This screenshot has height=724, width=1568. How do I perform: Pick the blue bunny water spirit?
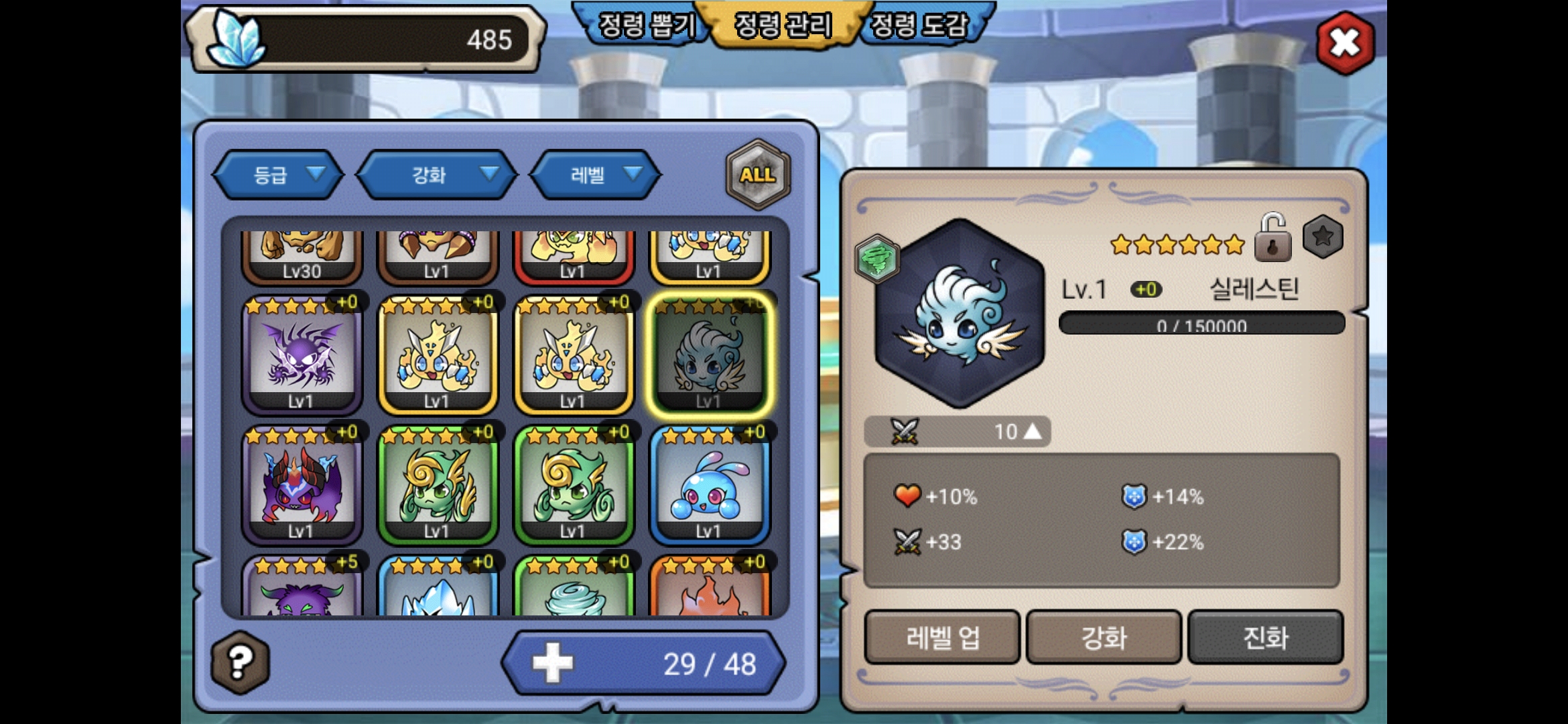pyautogui.click(x=710, y=485)
